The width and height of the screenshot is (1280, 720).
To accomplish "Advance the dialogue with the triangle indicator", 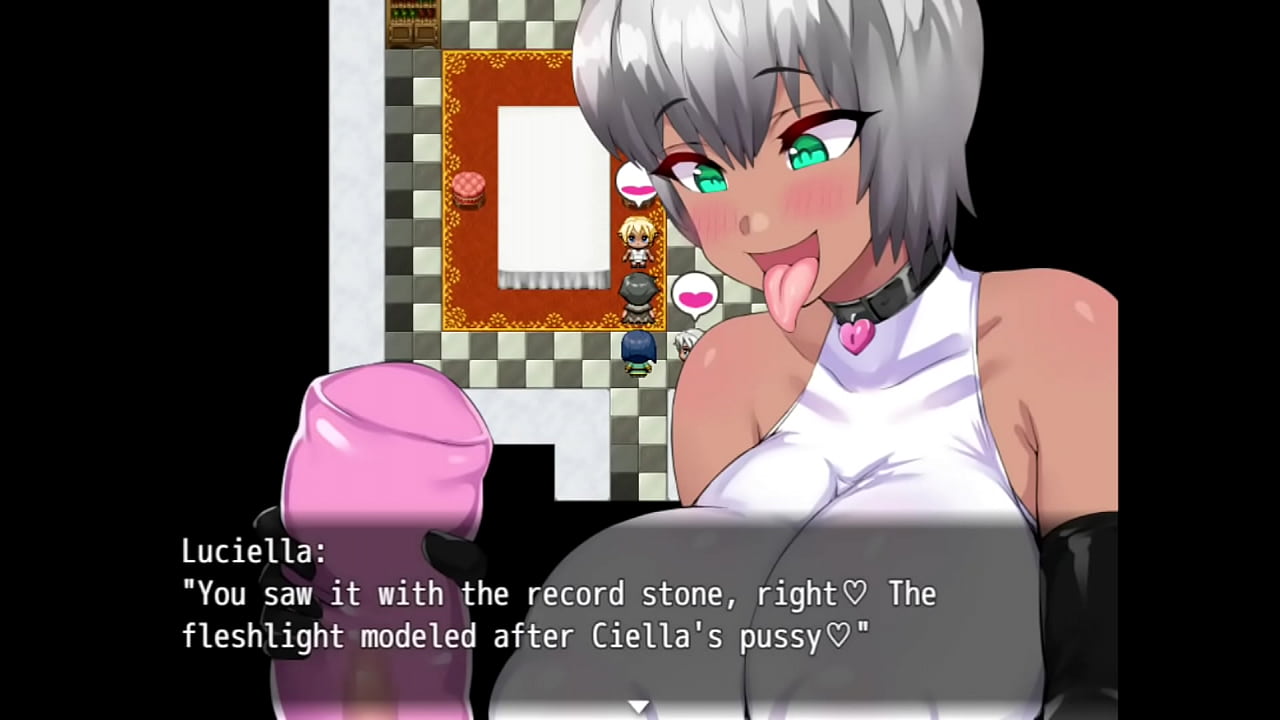I will 638,707.
